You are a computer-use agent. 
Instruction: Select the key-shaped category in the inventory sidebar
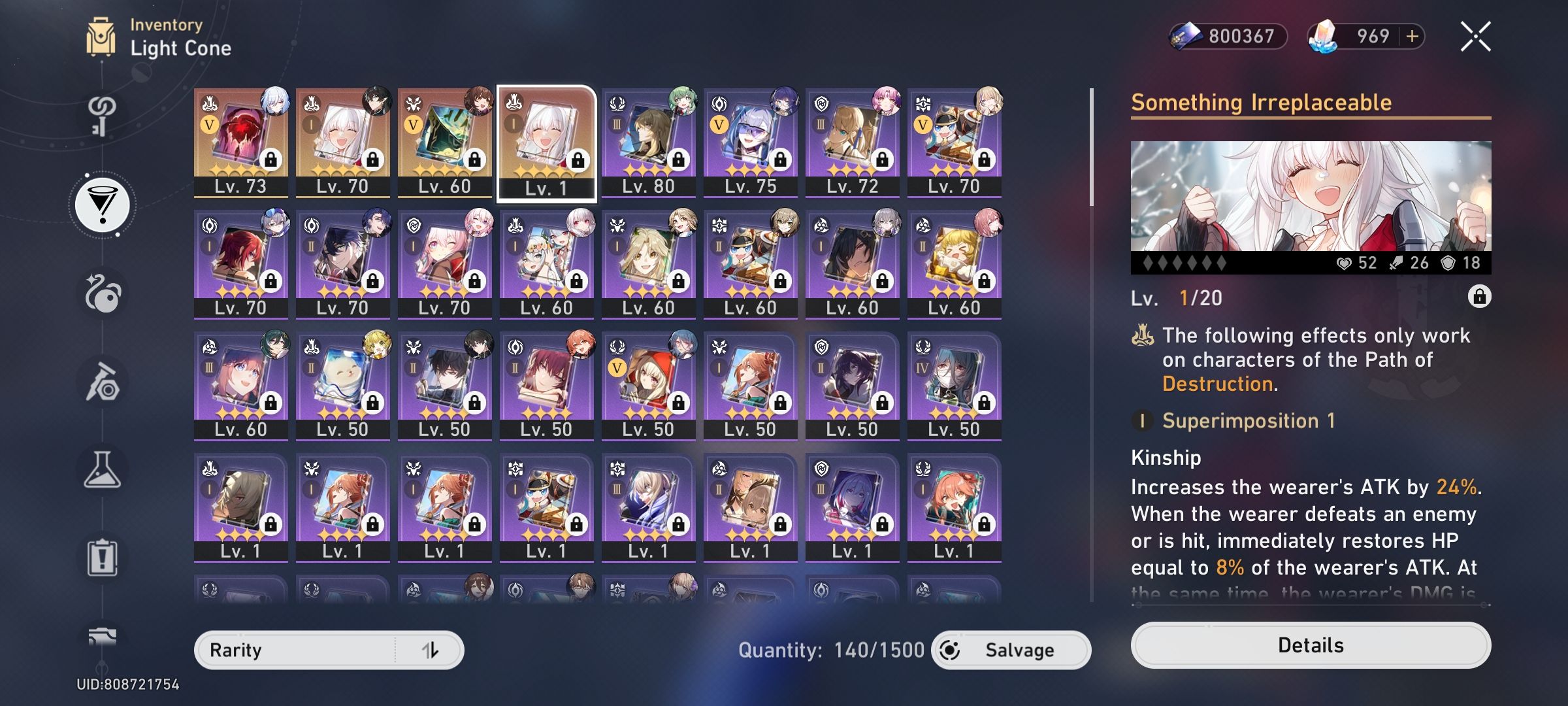tap(101, 118)
